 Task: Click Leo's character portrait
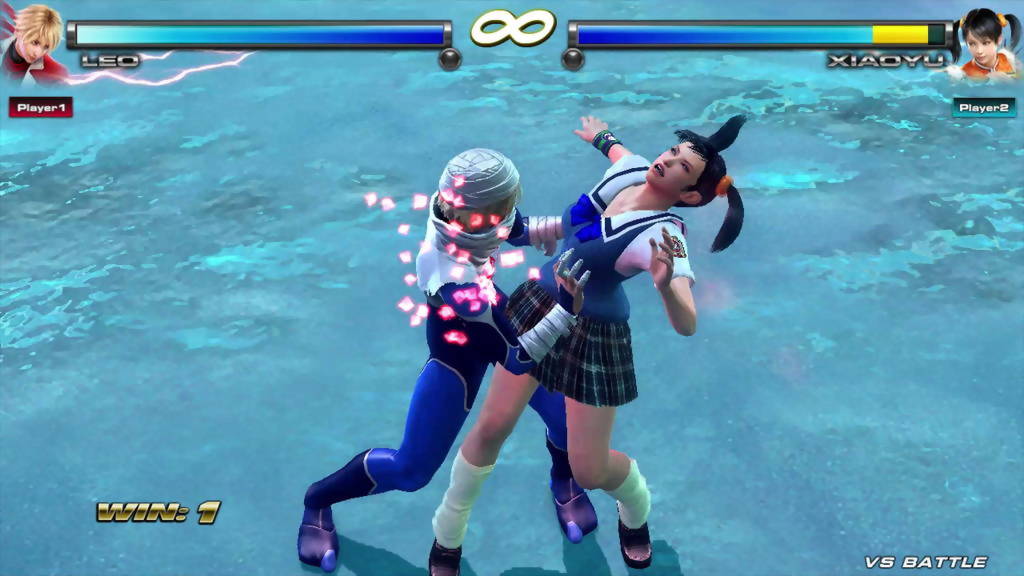pos(32,40)
